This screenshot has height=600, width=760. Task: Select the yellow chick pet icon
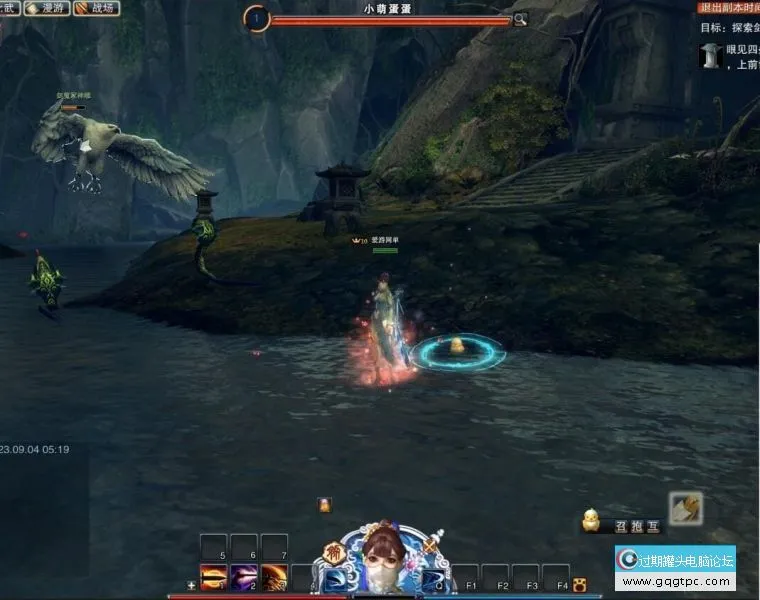pyautogui.click(x=592, y=518)
